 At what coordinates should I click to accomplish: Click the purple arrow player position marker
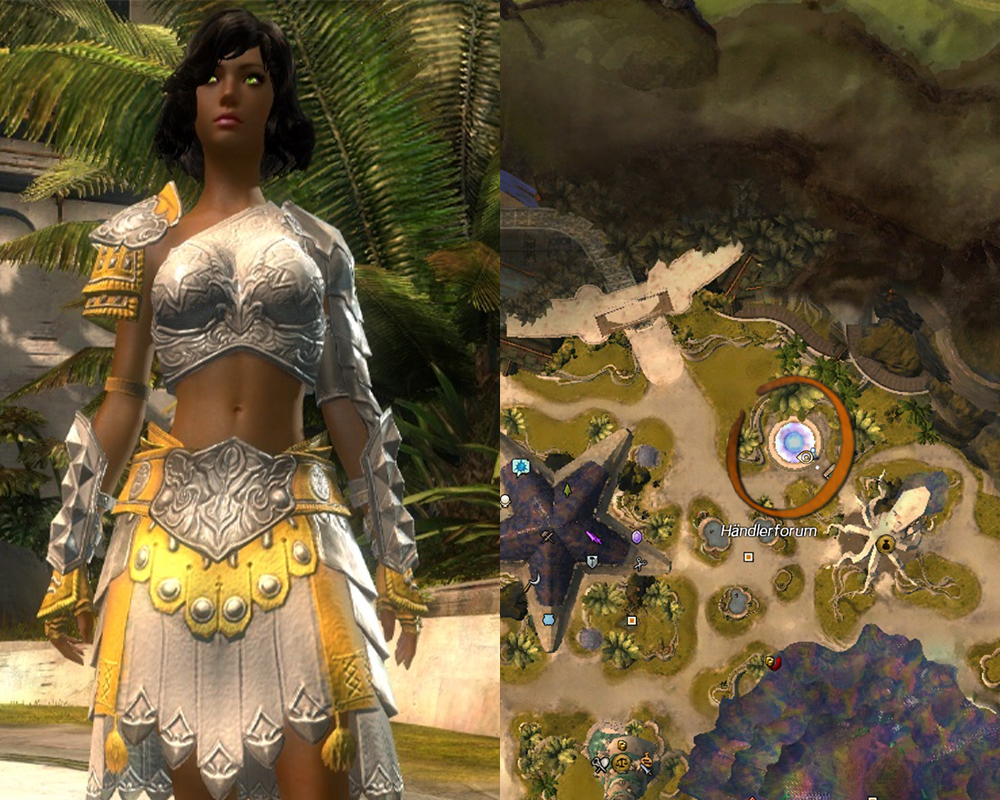(592, 537)
